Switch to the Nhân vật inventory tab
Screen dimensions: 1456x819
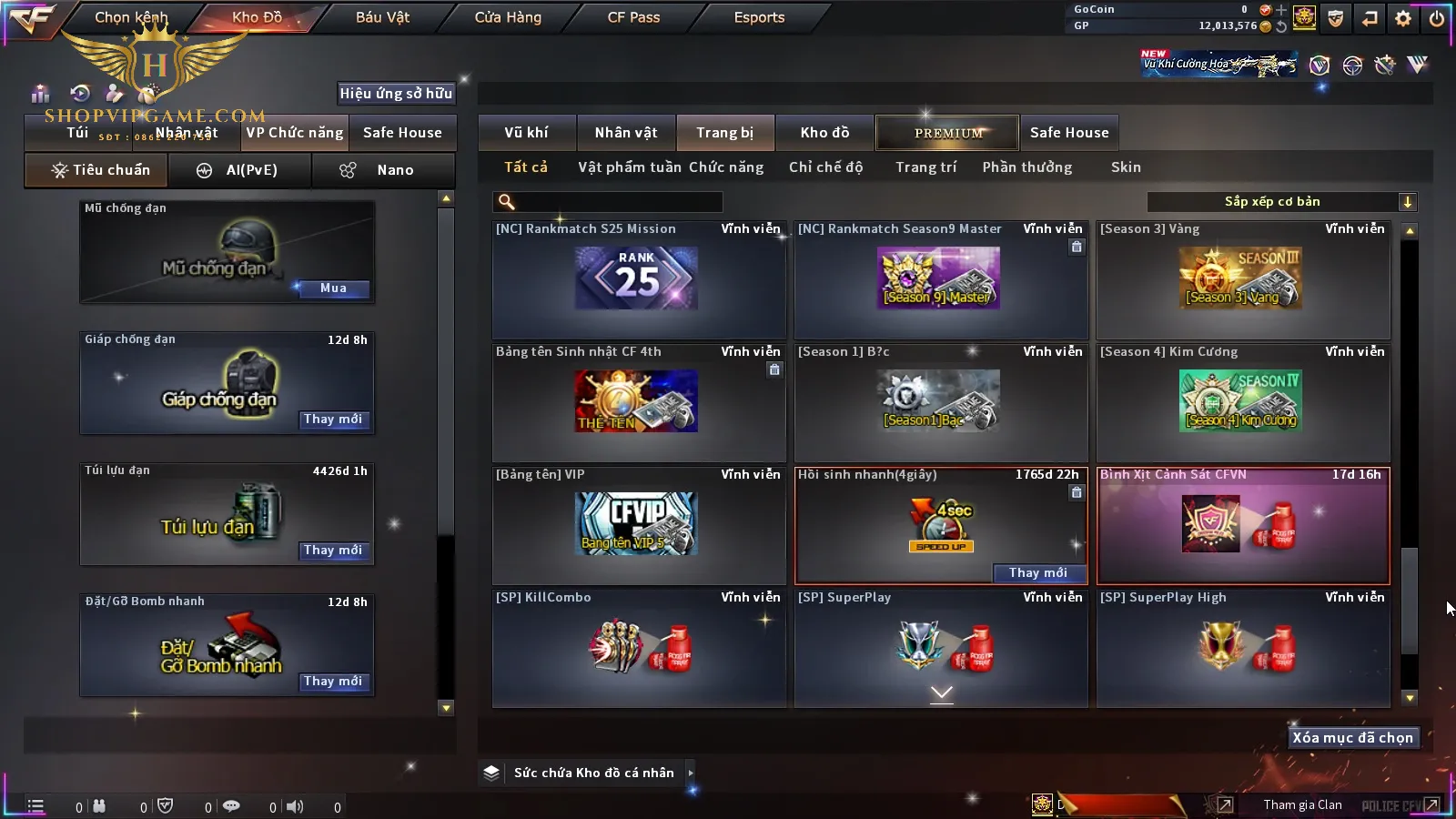(625, 133)
